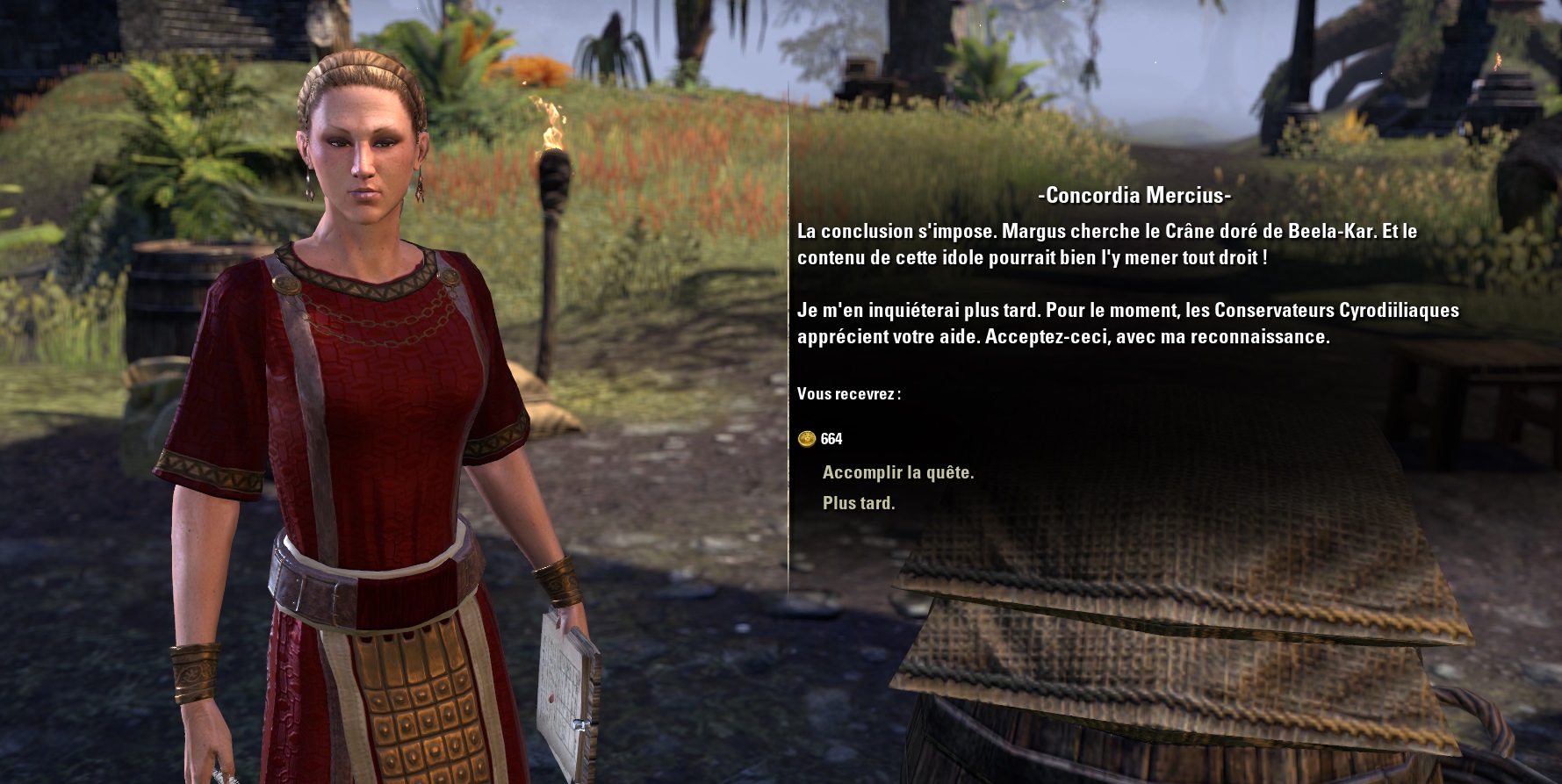
Task: Select the "Plus tard." reply
Action: point(858,503)
